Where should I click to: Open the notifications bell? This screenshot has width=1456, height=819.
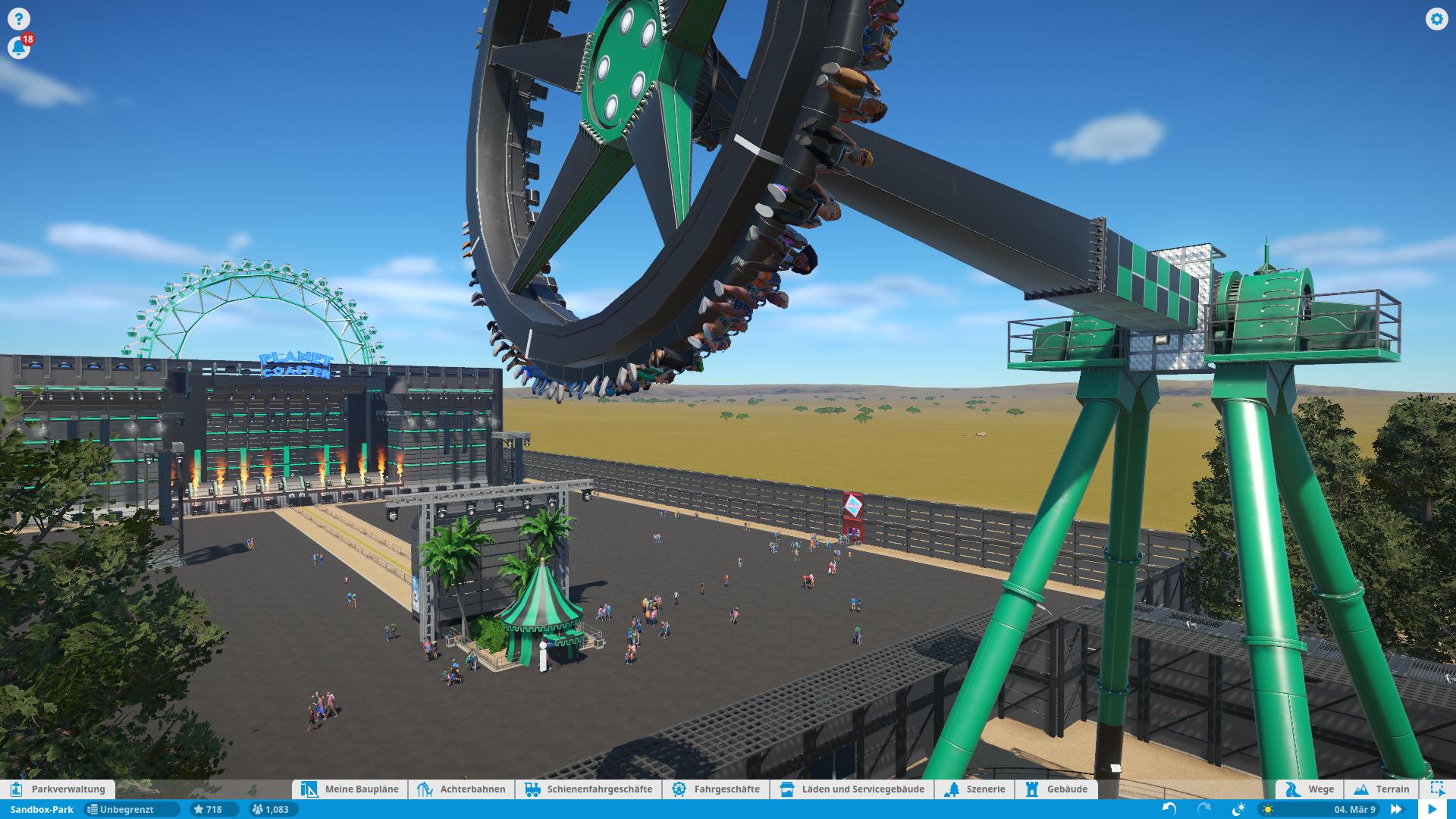coord(18,48)
